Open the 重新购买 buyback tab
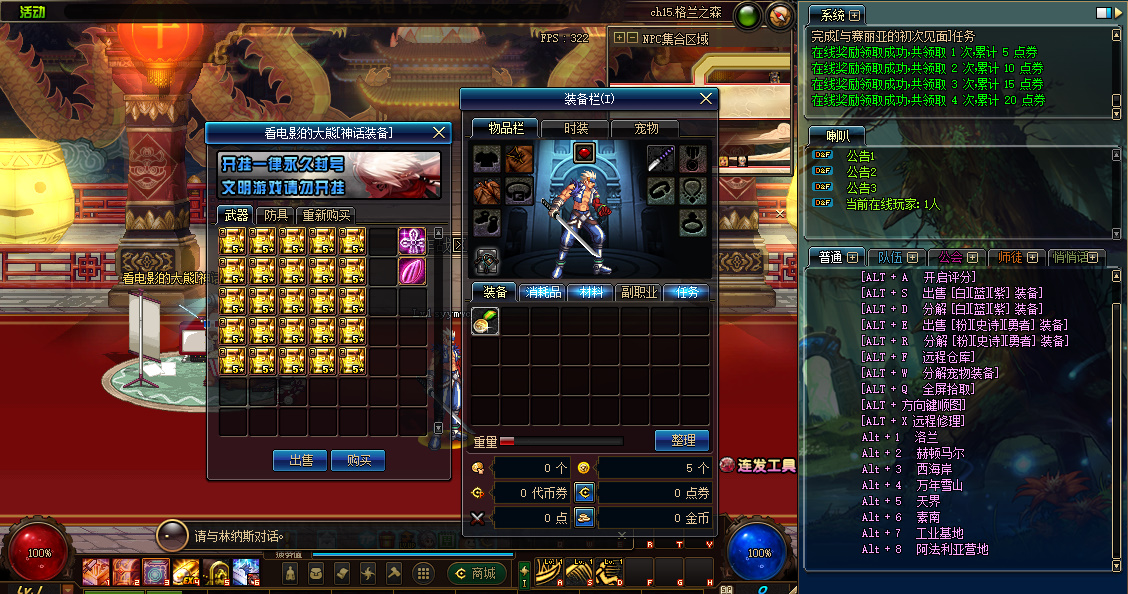 [x=327, y=215]
